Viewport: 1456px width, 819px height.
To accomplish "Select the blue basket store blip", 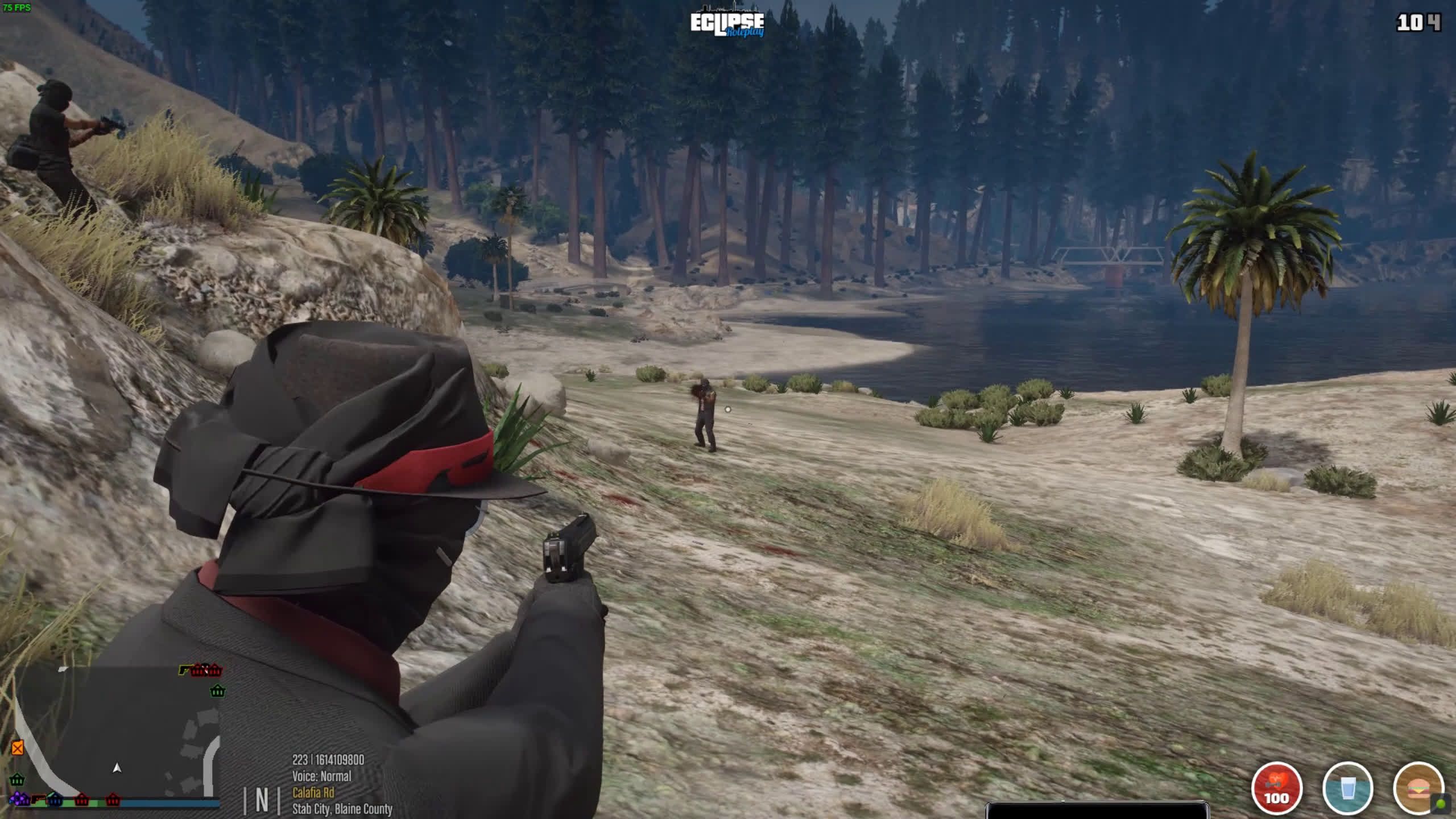I will click(x=55, y=800).
